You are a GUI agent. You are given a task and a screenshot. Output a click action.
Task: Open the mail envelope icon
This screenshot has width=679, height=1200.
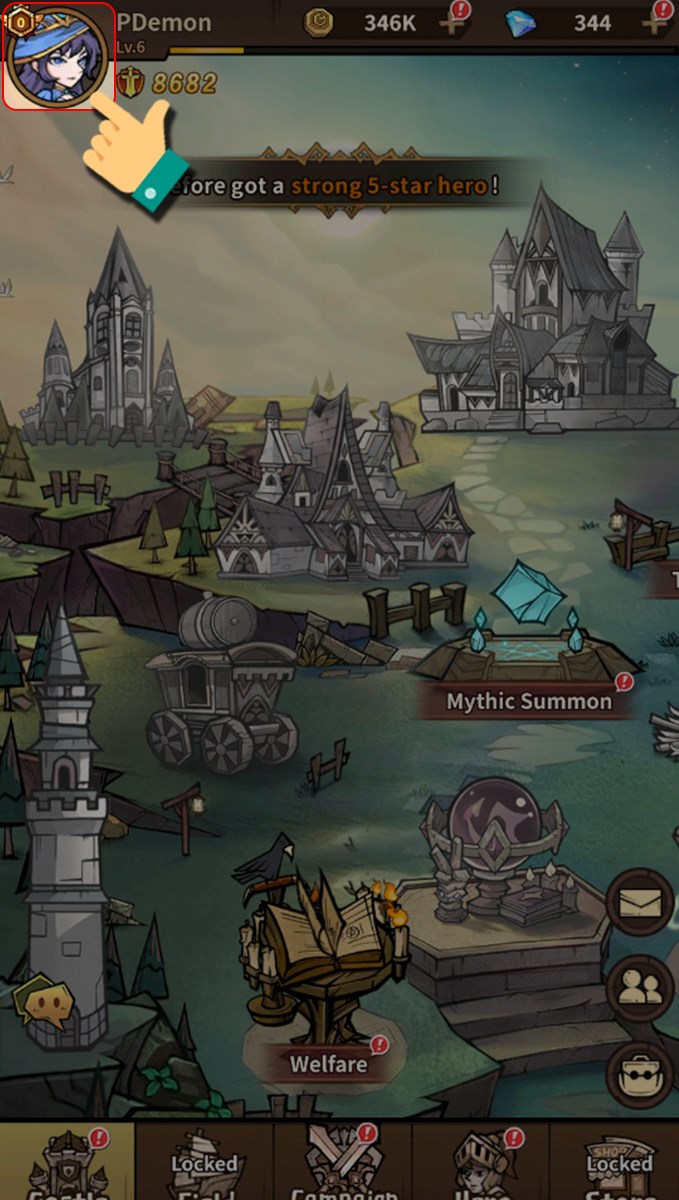(640, 903)
